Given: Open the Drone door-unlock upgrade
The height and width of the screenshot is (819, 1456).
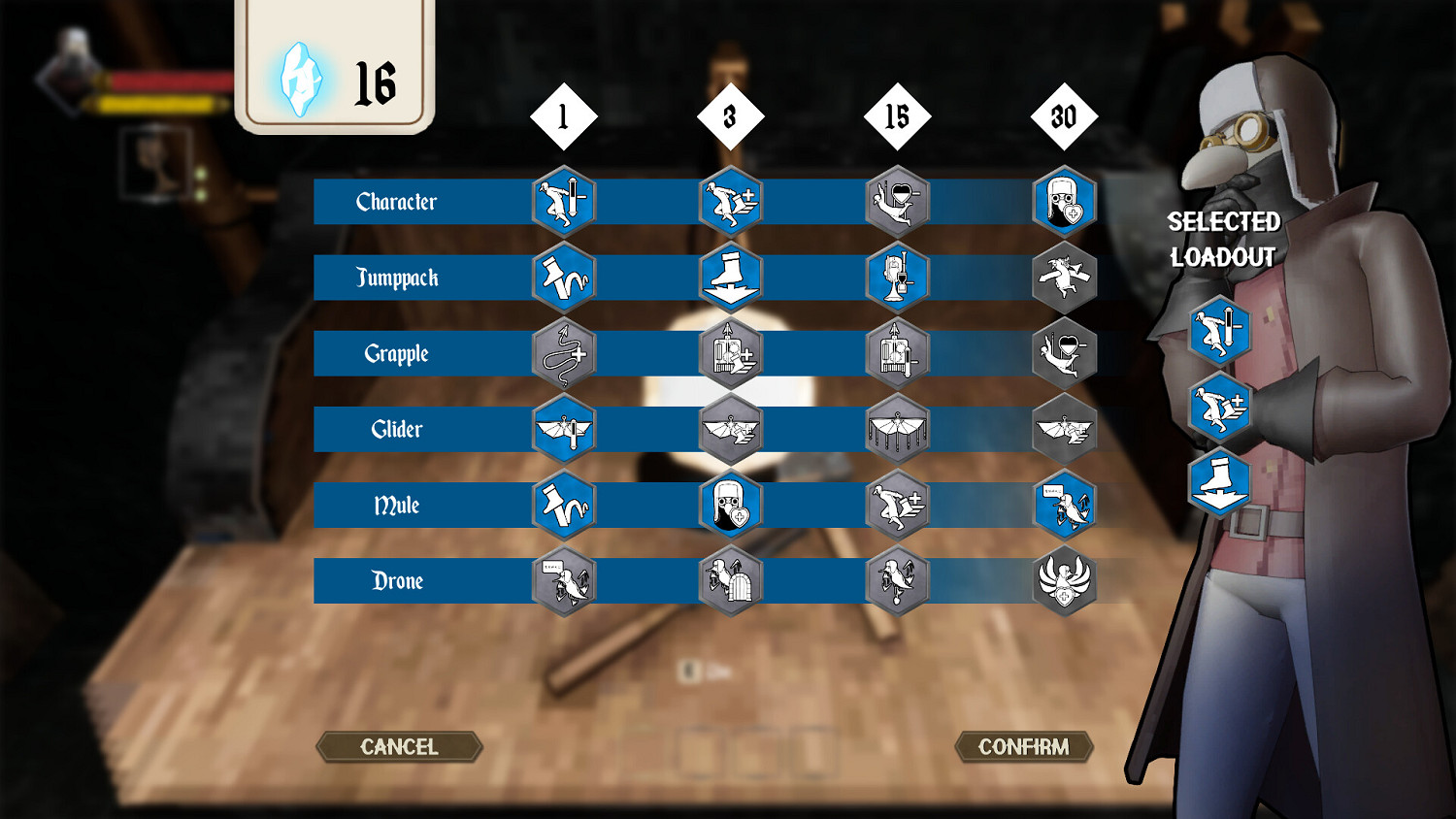Looking at the screenshot, I should (x=730, y=580).
